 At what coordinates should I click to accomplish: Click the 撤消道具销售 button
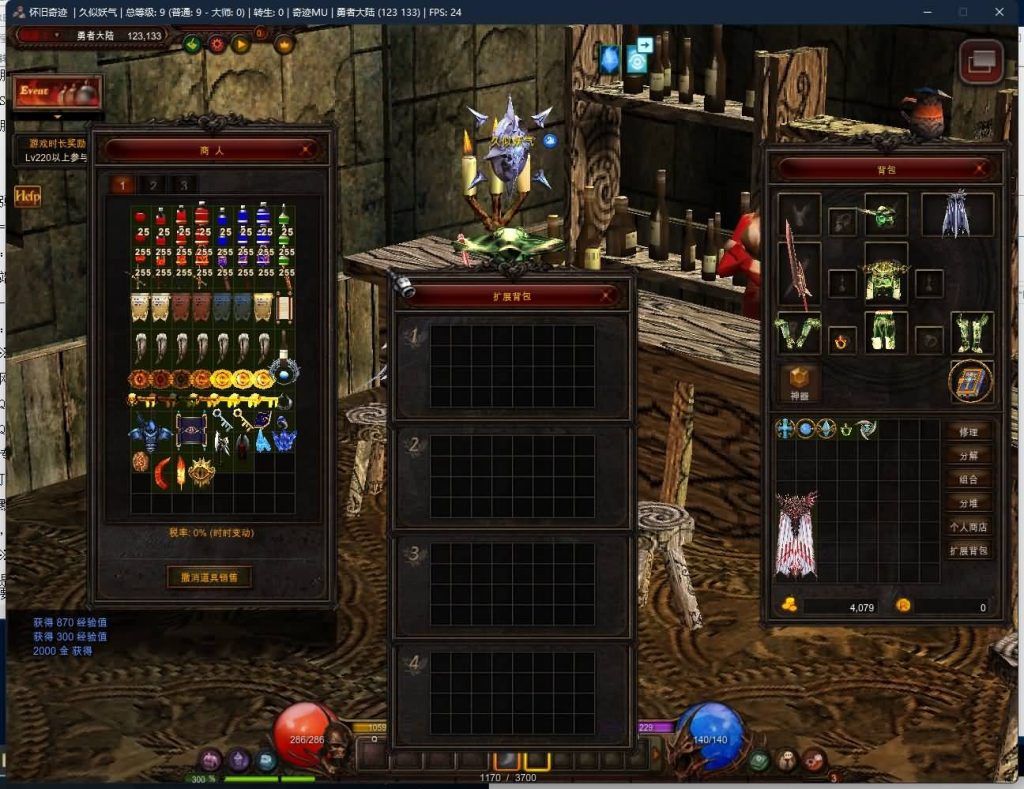209,577
